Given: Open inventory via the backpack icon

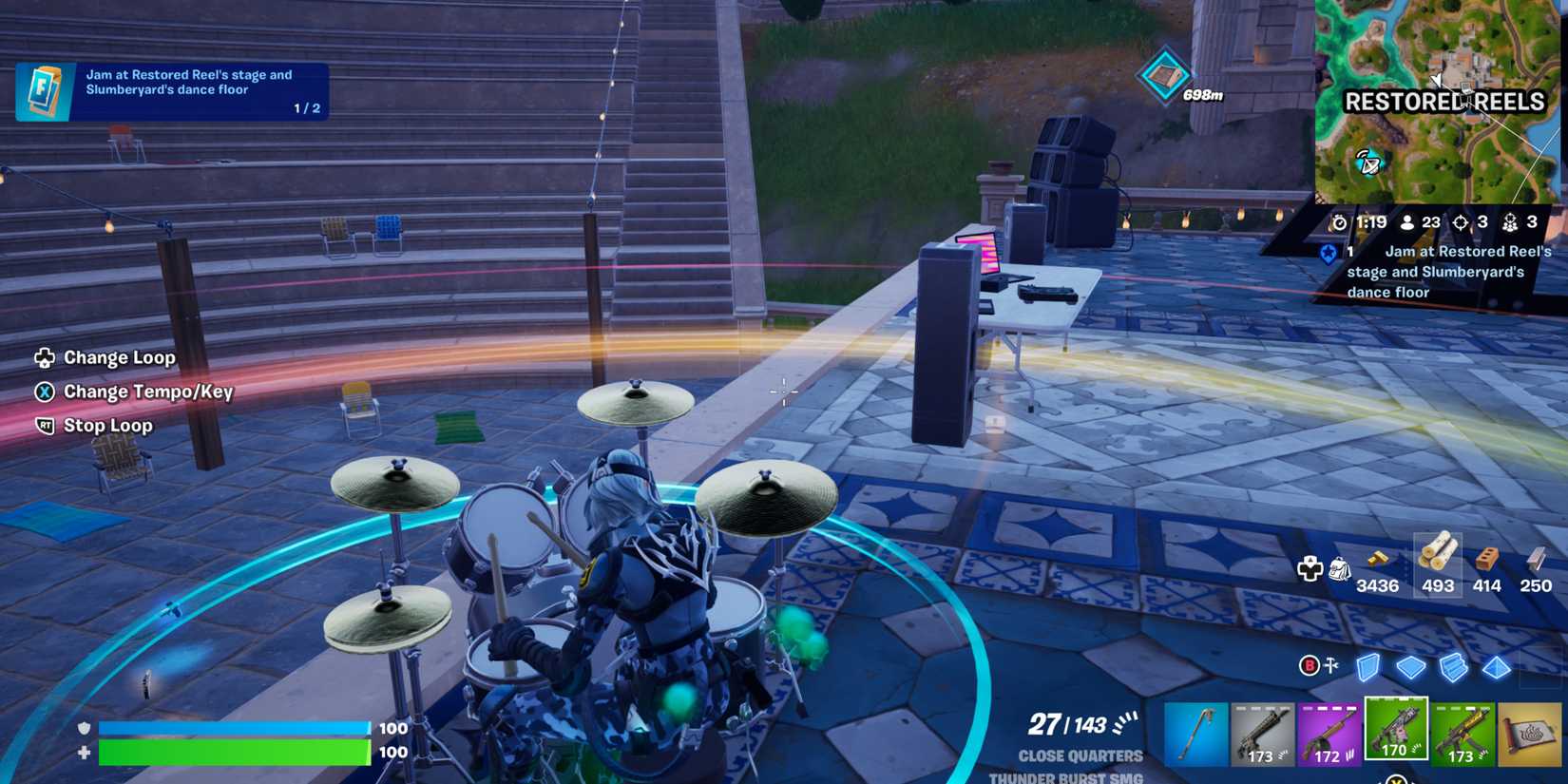Looking at the screenshot, I should 1340,567.
